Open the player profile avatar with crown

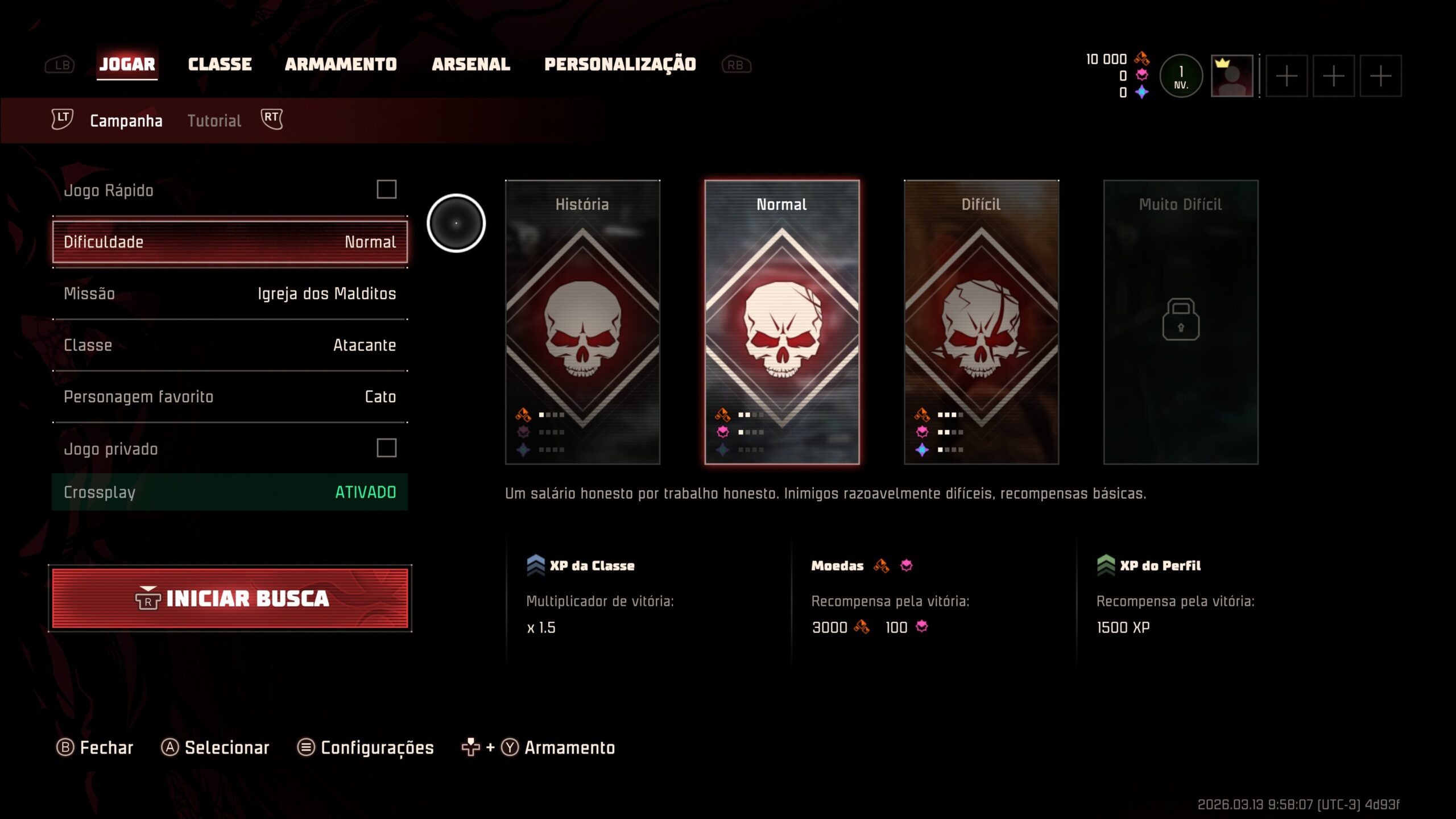coord(1231,76)
